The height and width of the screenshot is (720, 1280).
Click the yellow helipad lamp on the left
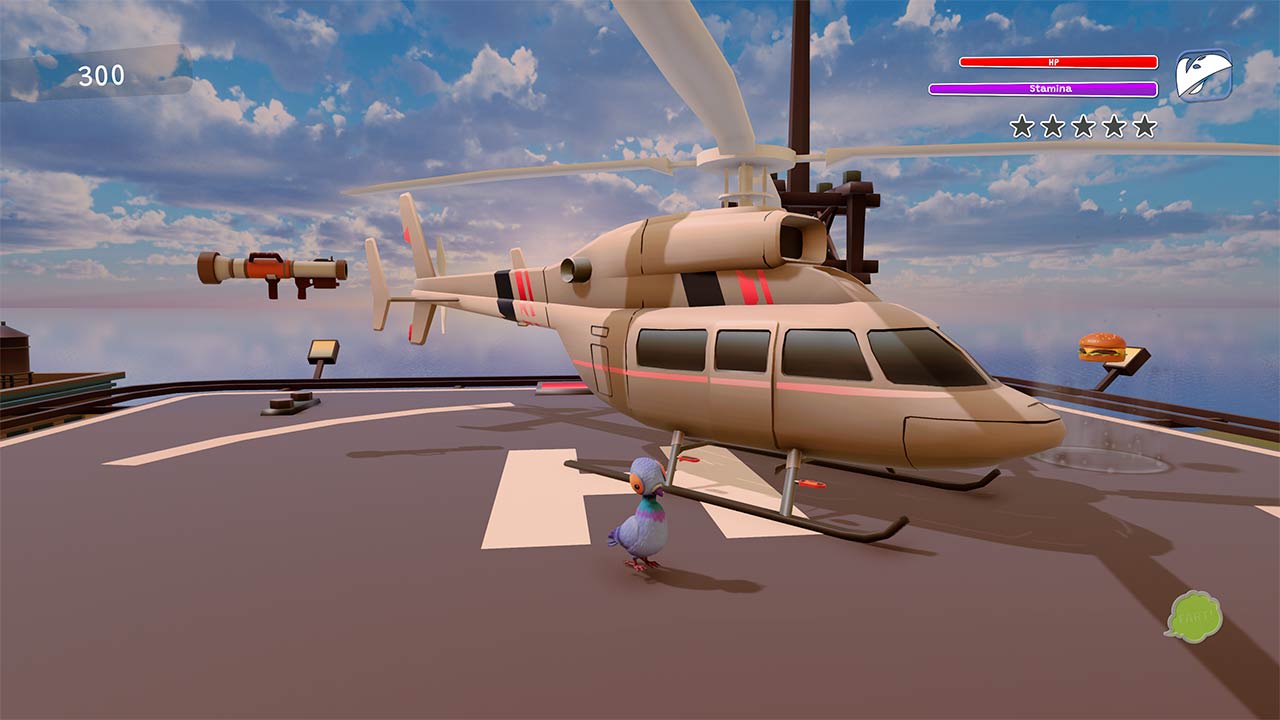321,352
